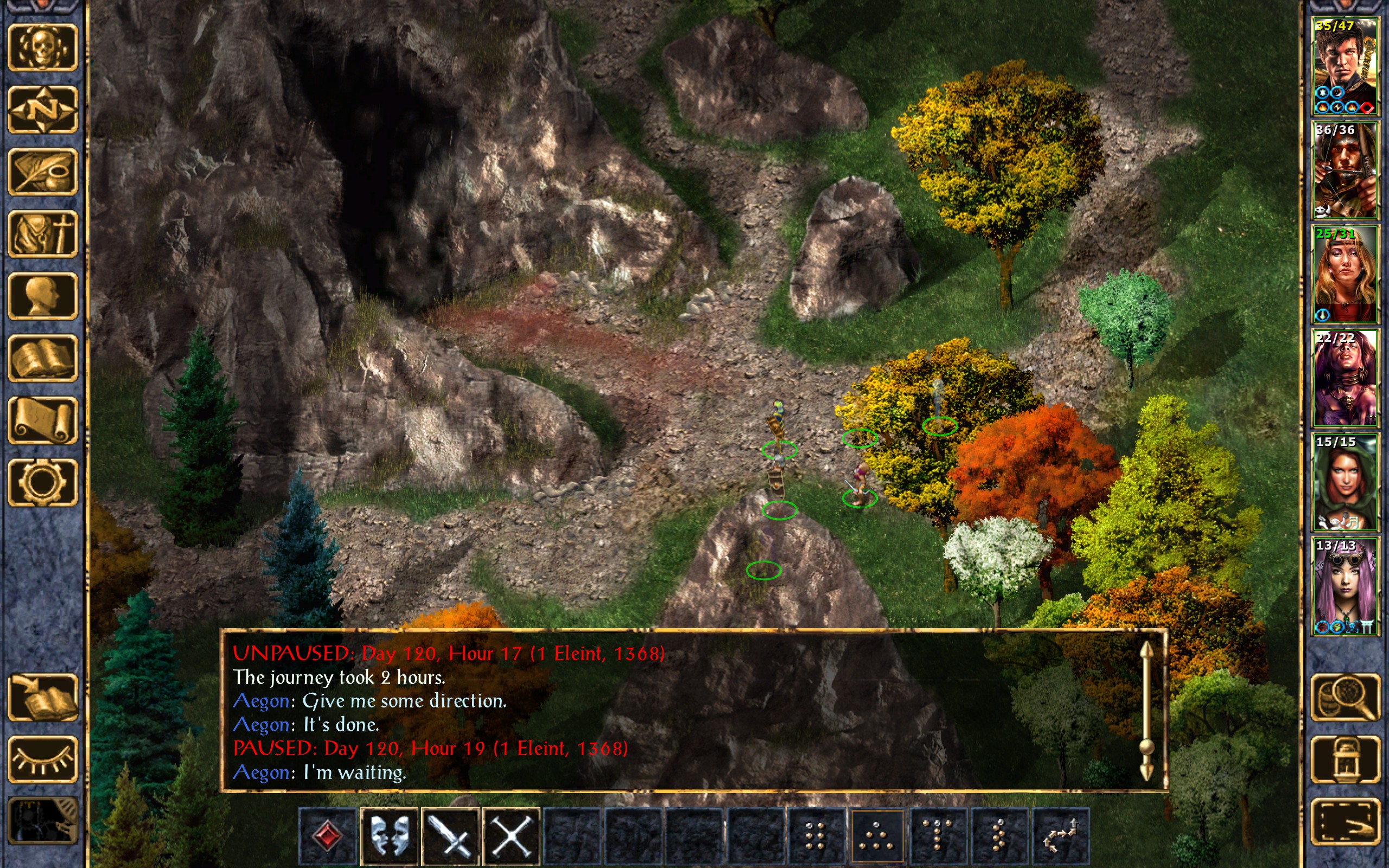
Task: Click the rest closed-eye button
Action: point(42,759)
